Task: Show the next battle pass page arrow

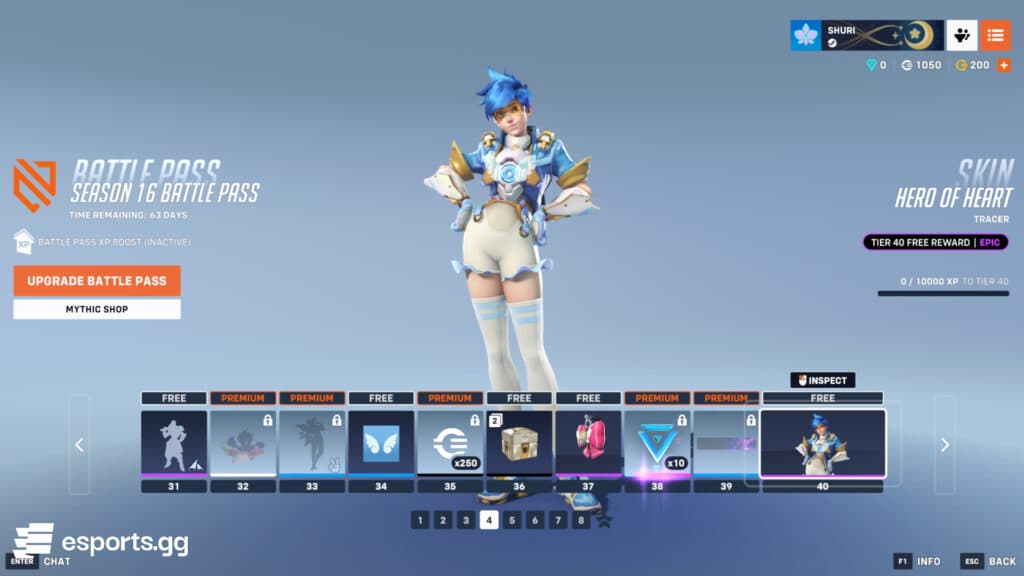Action: (x=944, y=445)
